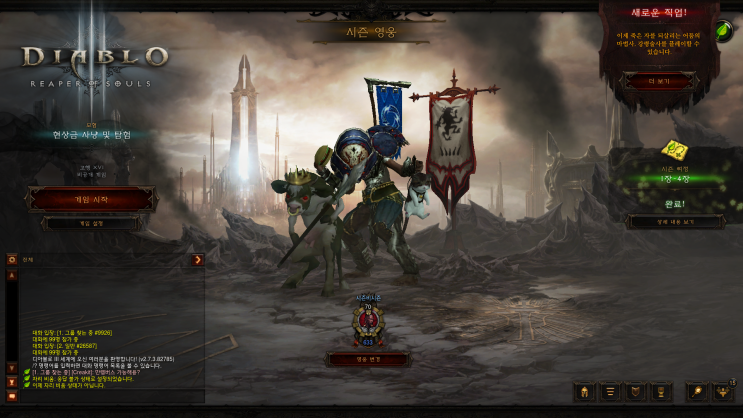The width and height of the screenshot is (743, 418).
Task: Open the shield icon menu
Action: [x=635, y=391]
